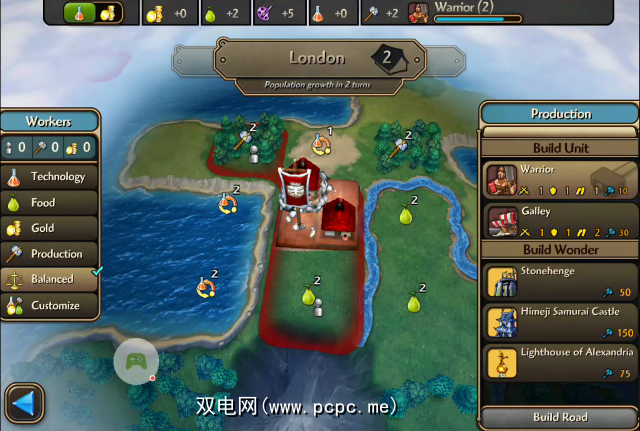
Task: Click the London city name banner
Action: pyautogui.click(x=318, y=59)
